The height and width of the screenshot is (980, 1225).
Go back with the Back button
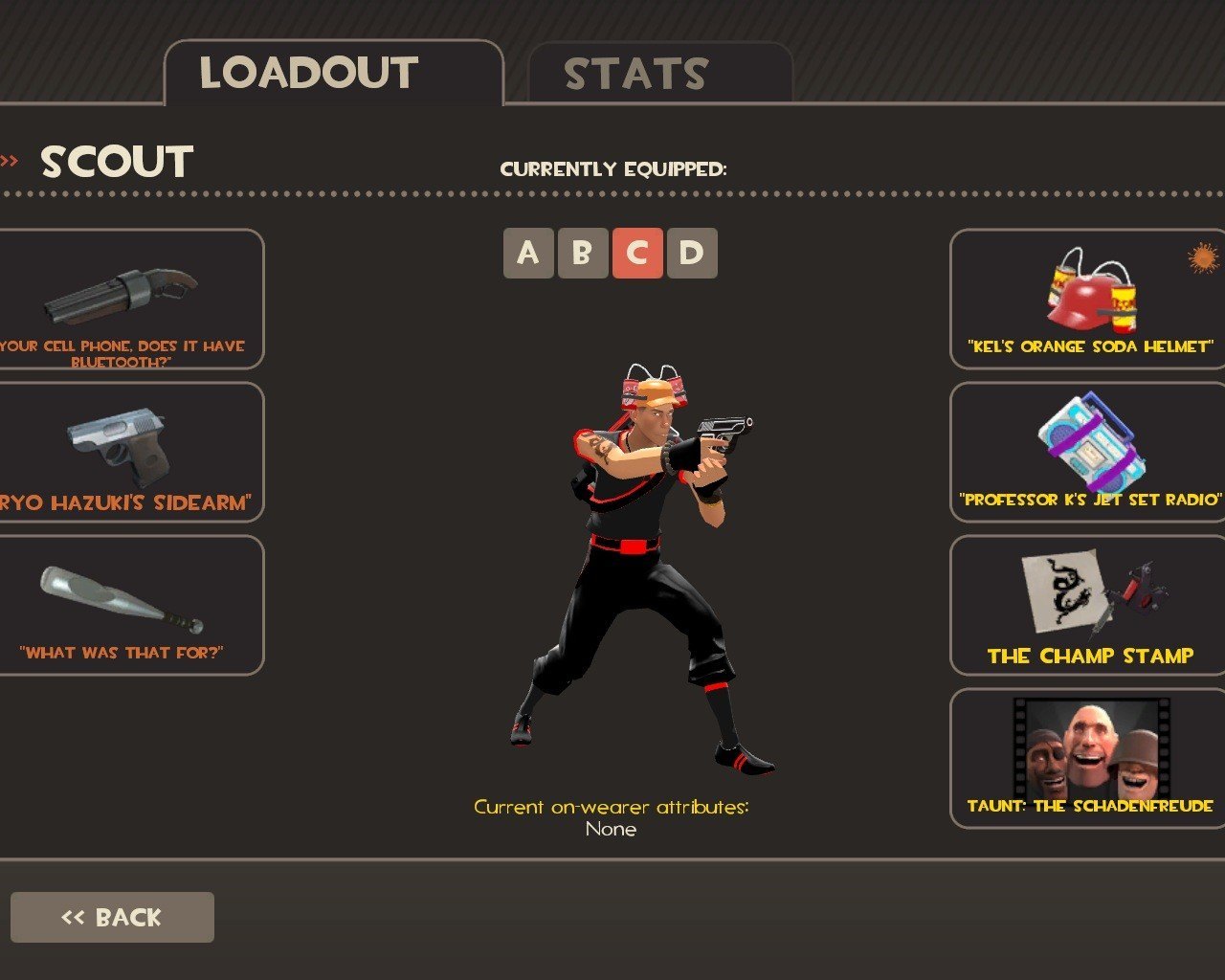[112, 918]
